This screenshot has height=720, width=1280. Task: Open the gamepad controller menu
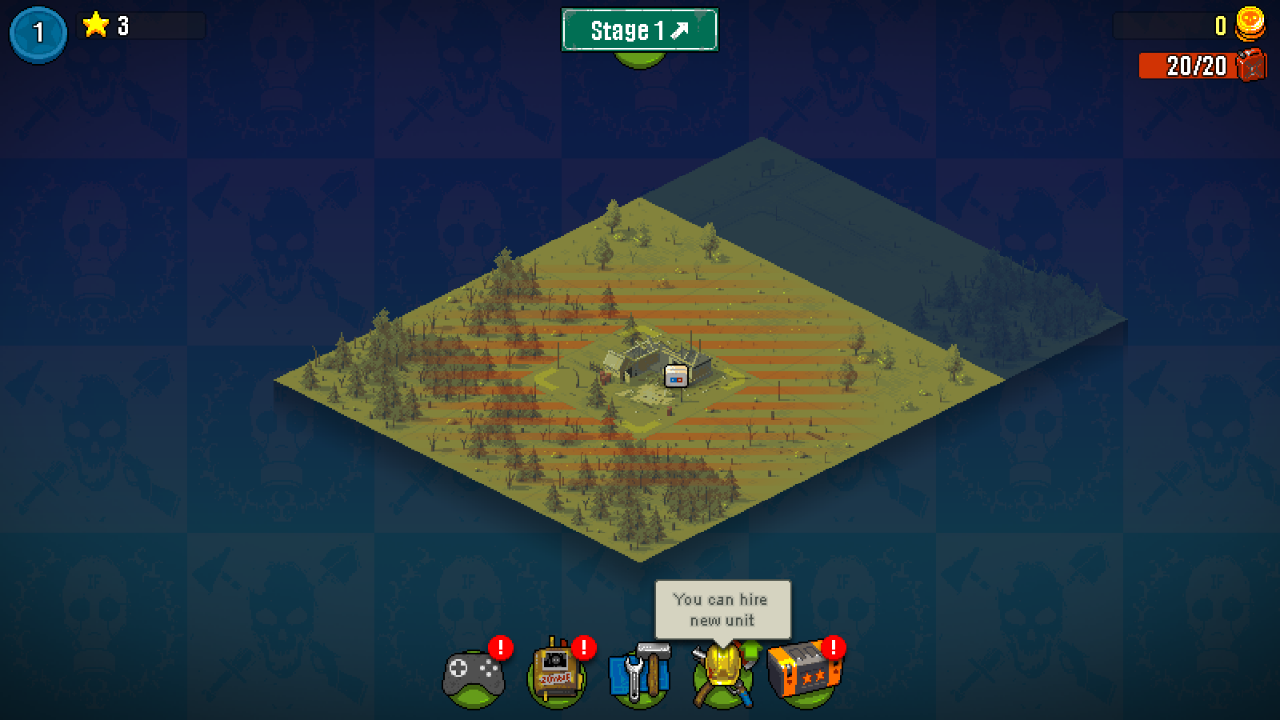(x=473, y=676)
